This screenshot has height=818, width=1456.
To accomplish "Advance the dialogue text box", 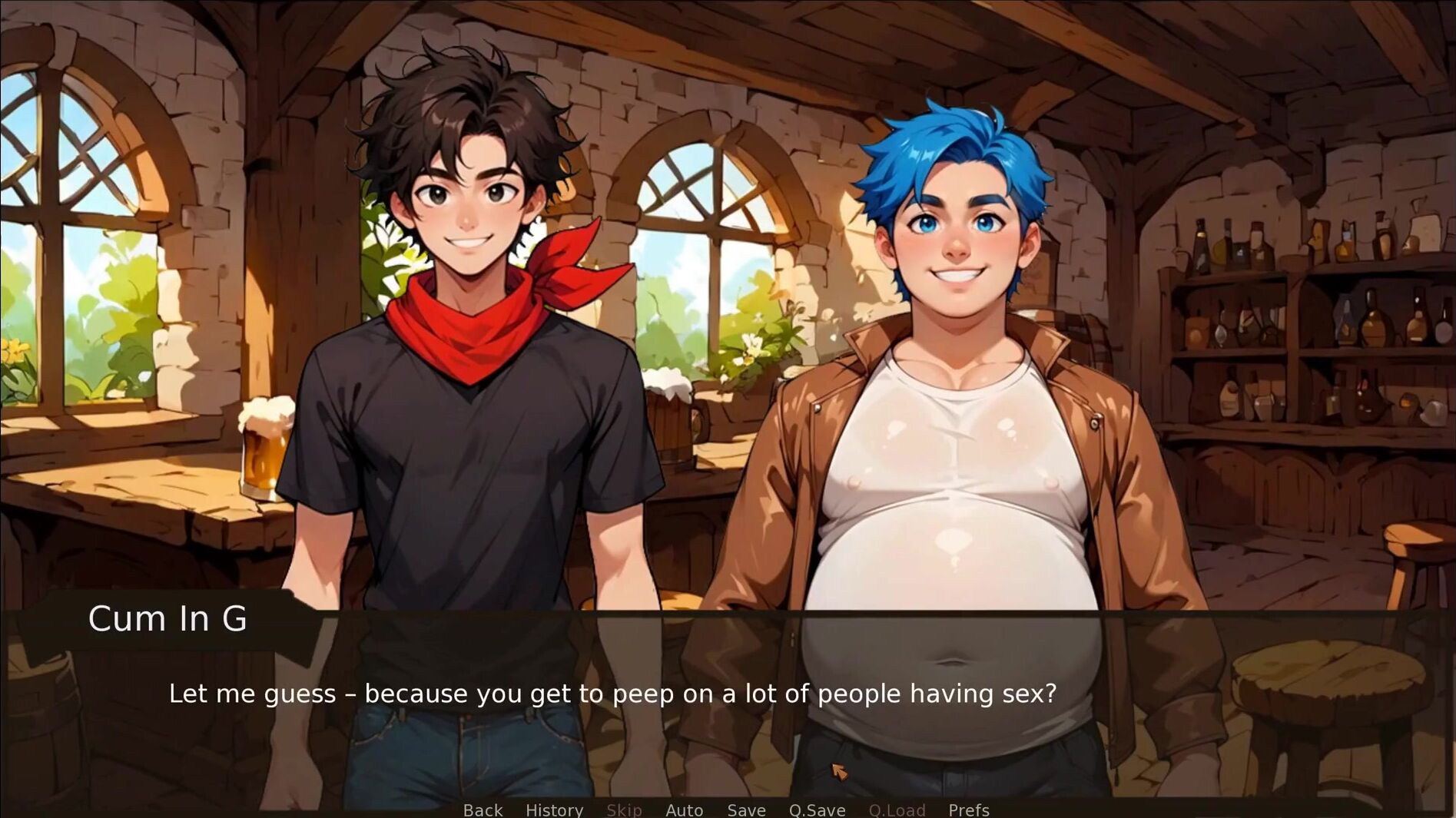I will pyautogui.click(x=612, y=694).
